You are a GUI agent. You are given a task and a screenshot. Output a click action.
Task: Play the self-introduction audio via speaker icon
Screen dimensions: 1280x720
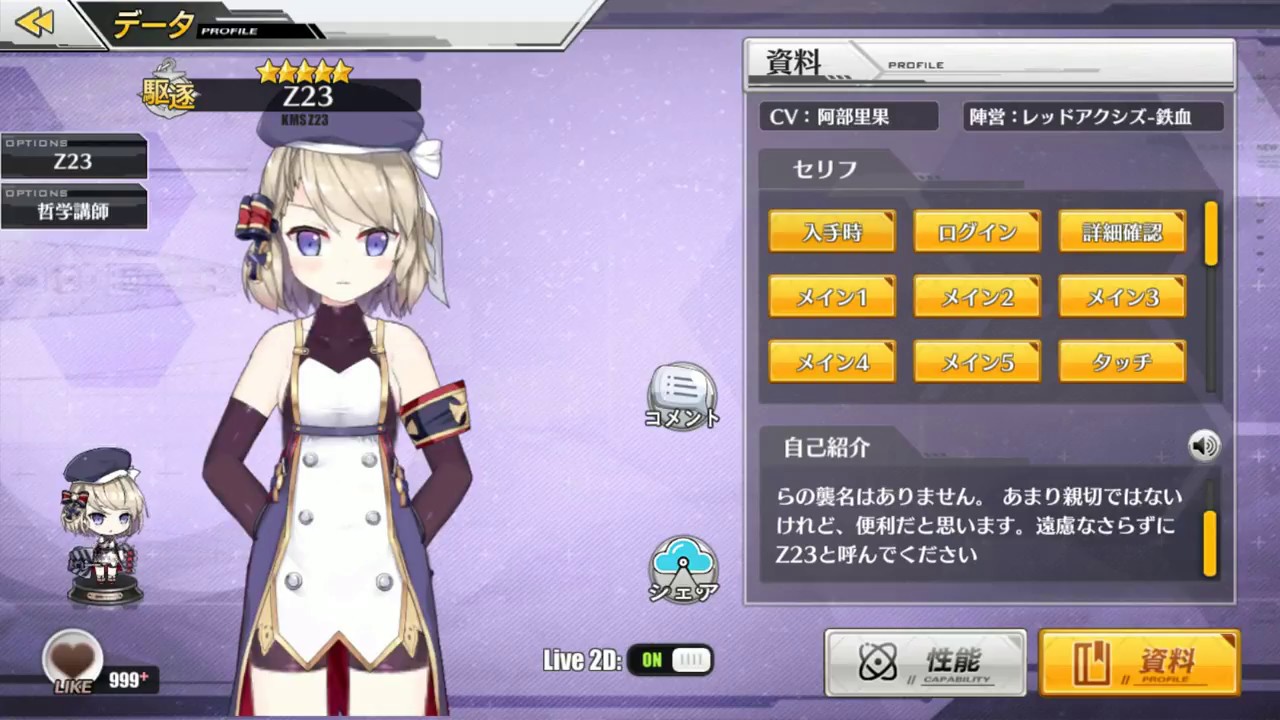pyautogui.click(x=1204, y=446)
